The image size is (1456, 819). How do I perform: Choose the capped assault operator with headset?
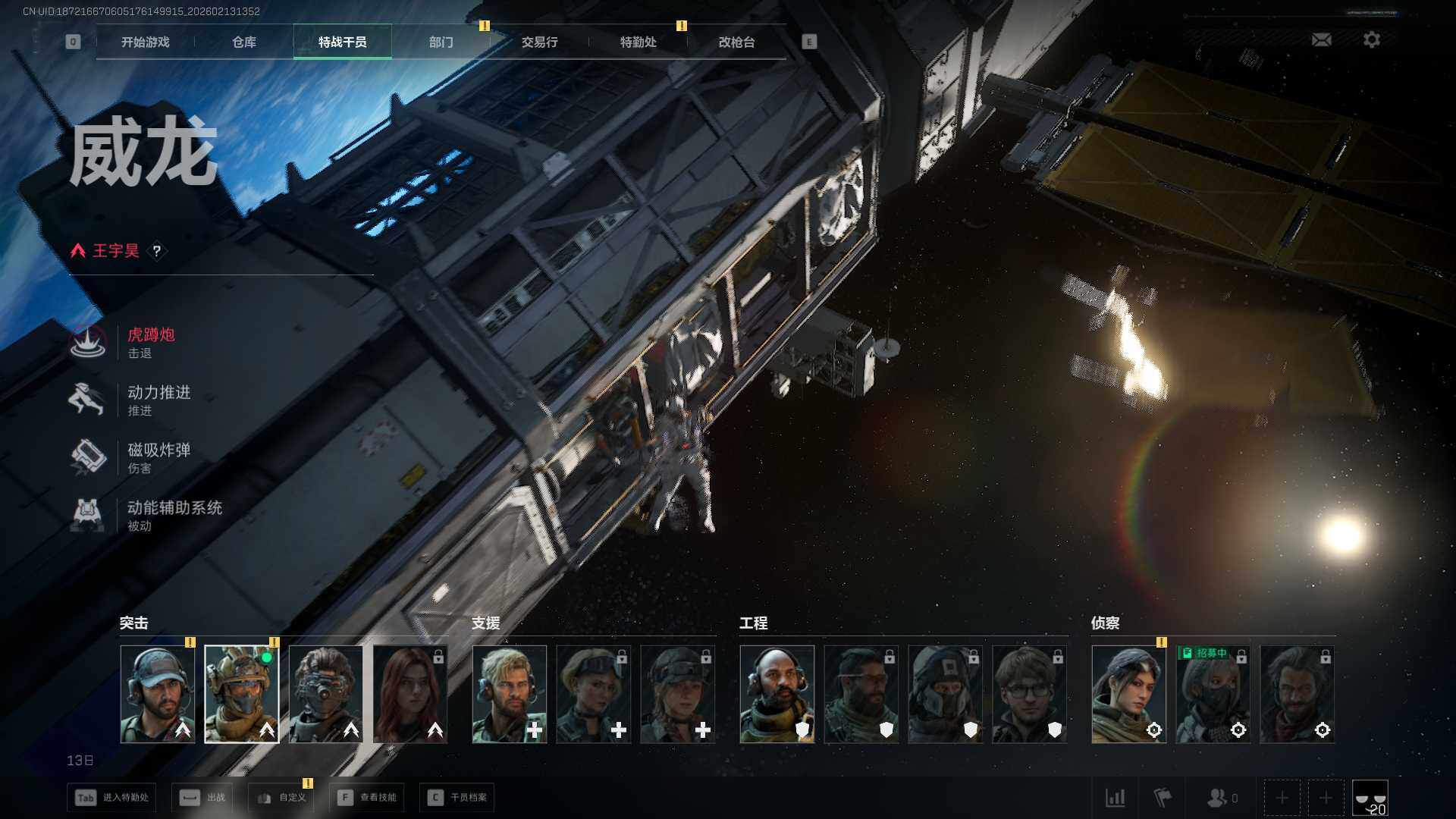[158, 694]
